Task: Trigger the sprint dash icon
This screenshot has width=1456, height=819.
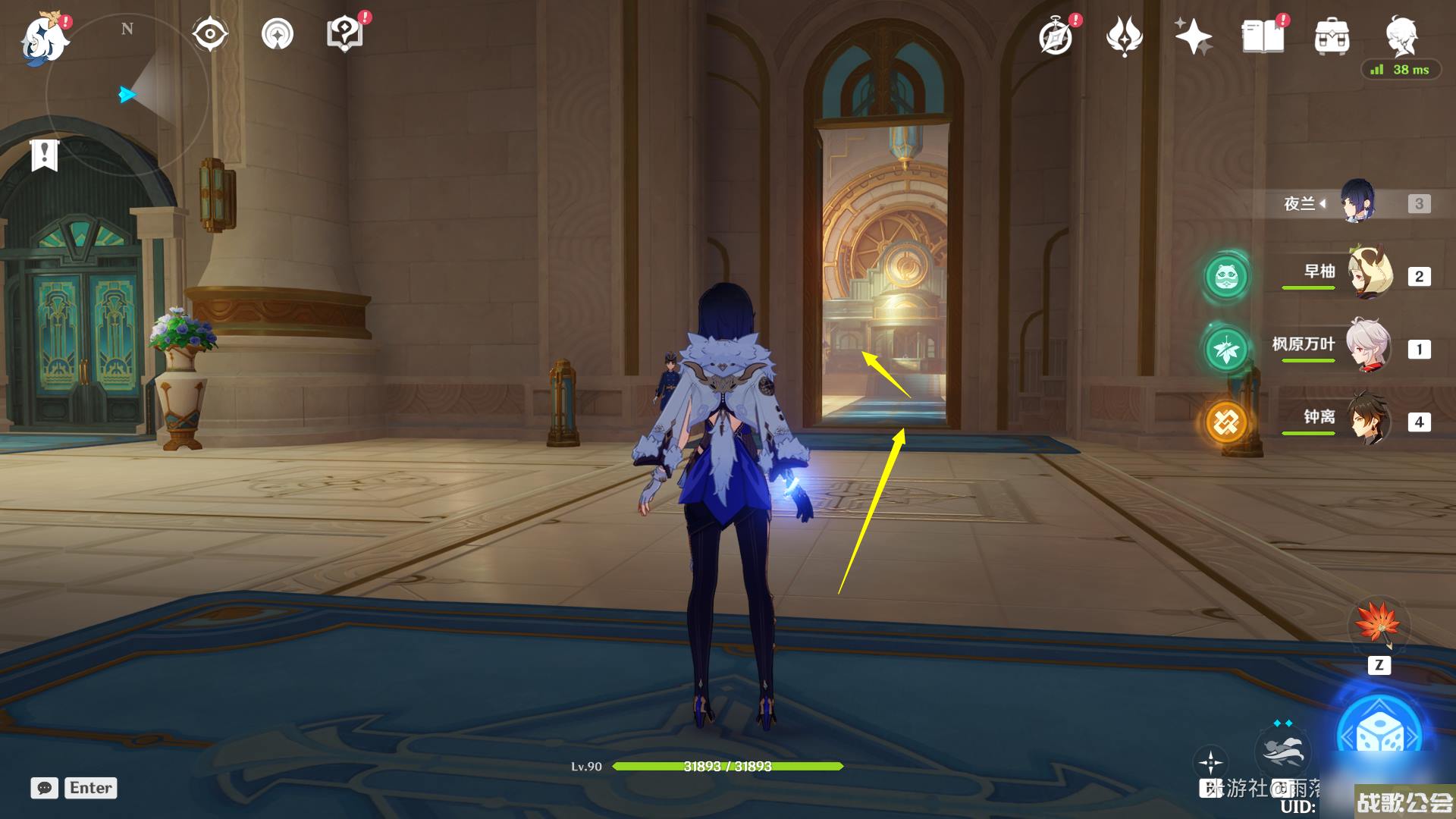Action: [1282, 749]
